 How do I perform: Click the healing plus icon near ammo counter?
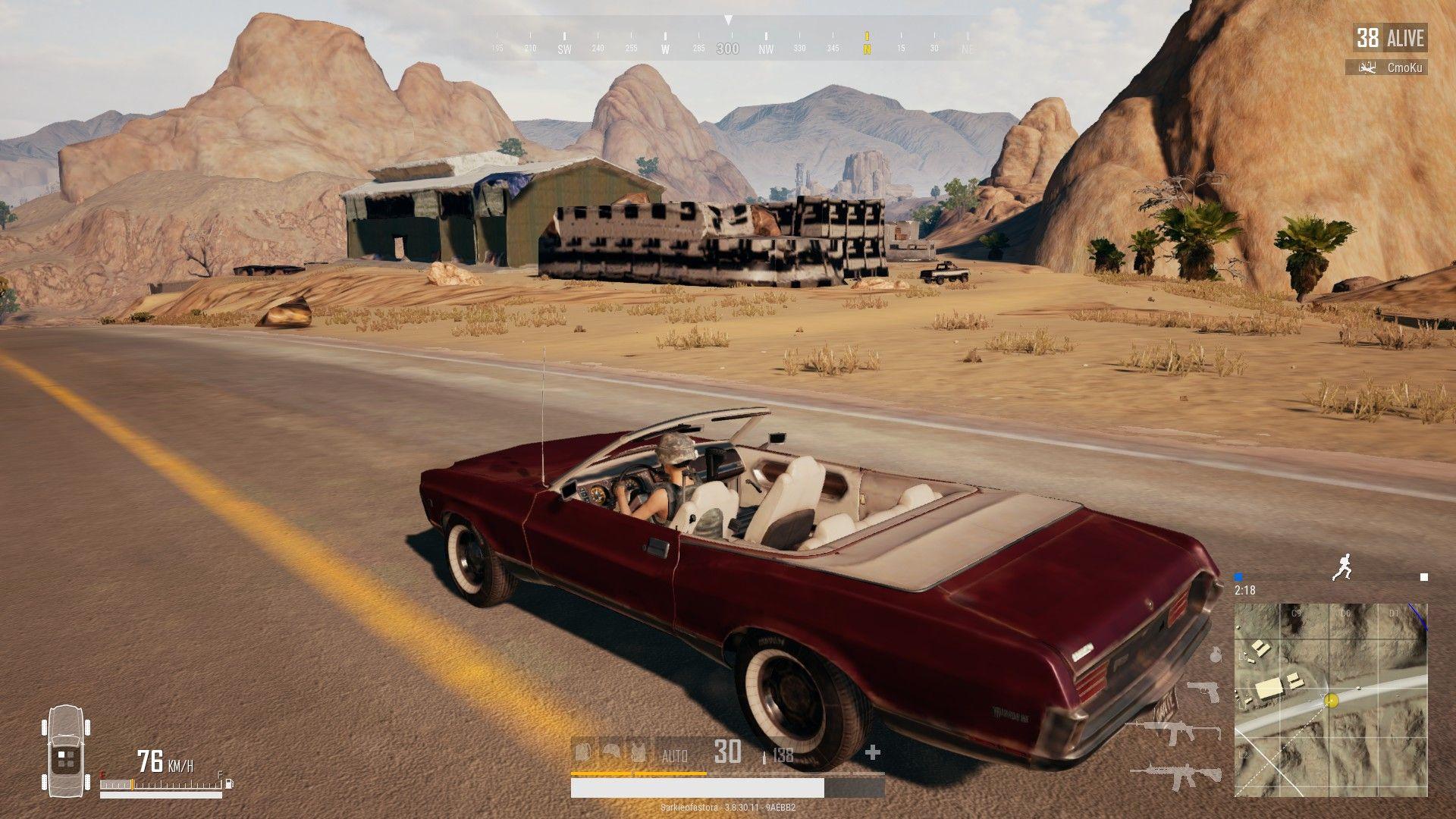tap(872, 753)
